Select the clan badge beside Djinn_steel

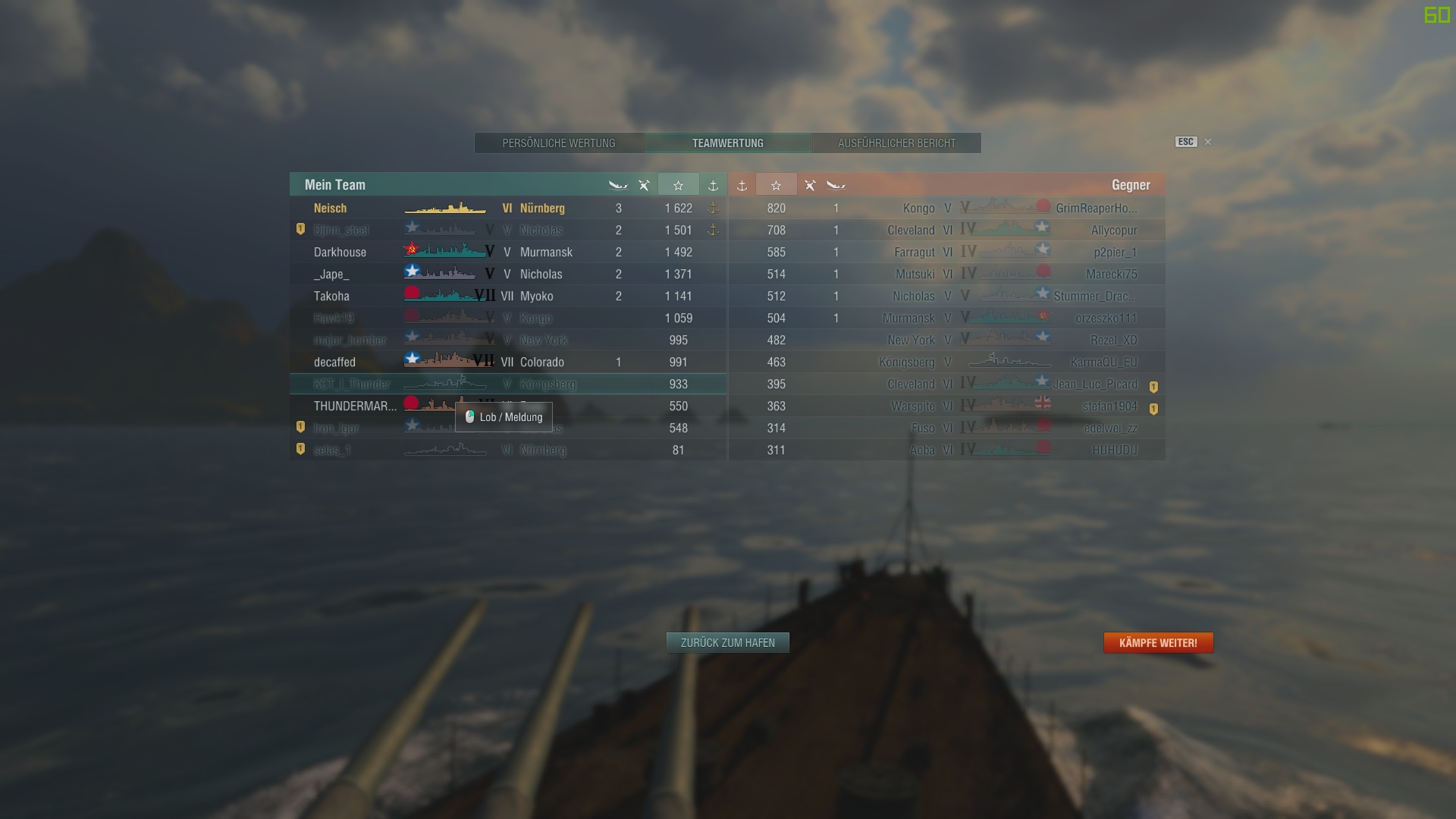click(x=300, y=230)
